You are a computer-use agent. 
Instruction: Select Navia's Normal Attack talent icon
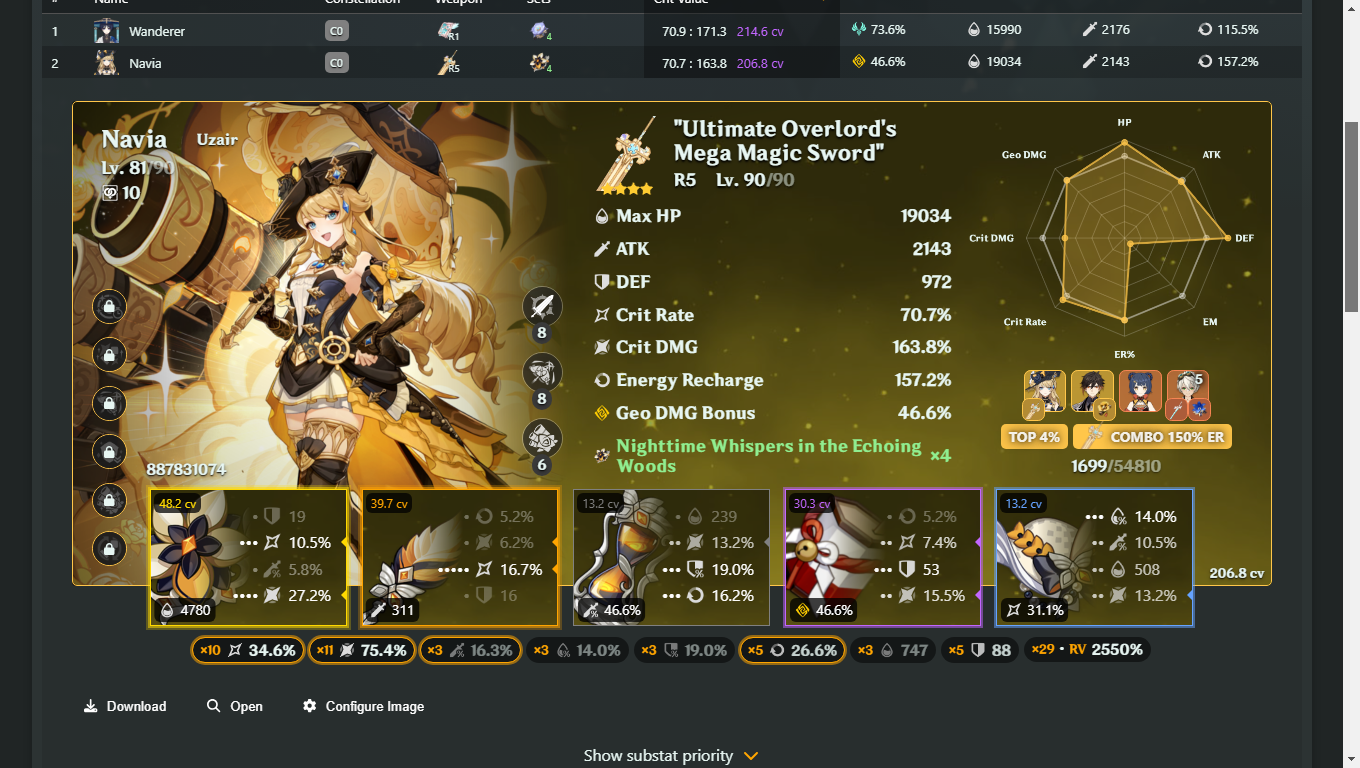[x=542, y=307]
